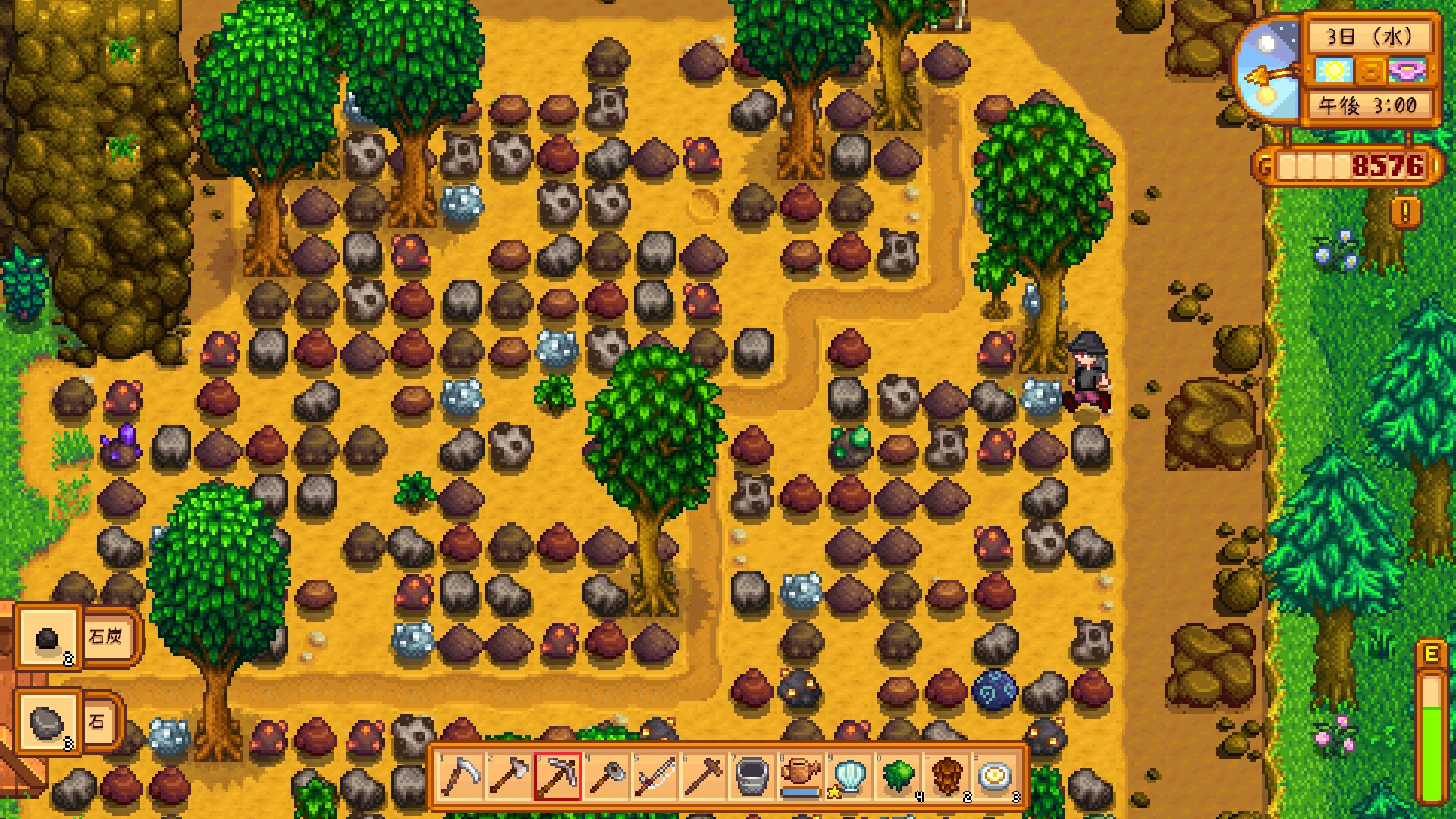Equip the axe from the toolbar
The width and height of the screenshot is (1456, 819).
(x=510, y=777)
